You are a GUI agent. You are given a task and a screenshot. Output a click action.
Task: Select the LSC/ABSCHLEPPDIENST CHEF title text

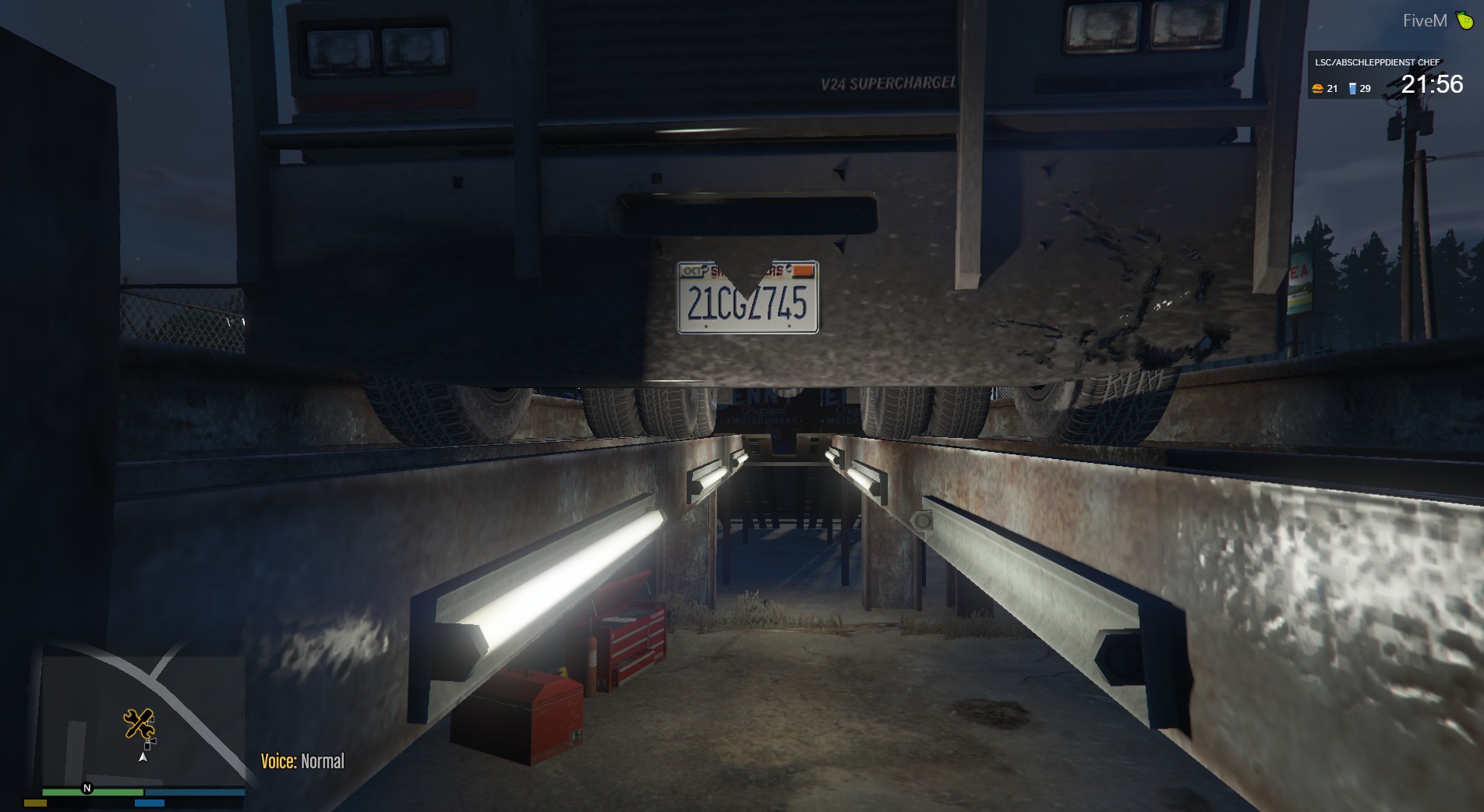(x=1378, y=62)
